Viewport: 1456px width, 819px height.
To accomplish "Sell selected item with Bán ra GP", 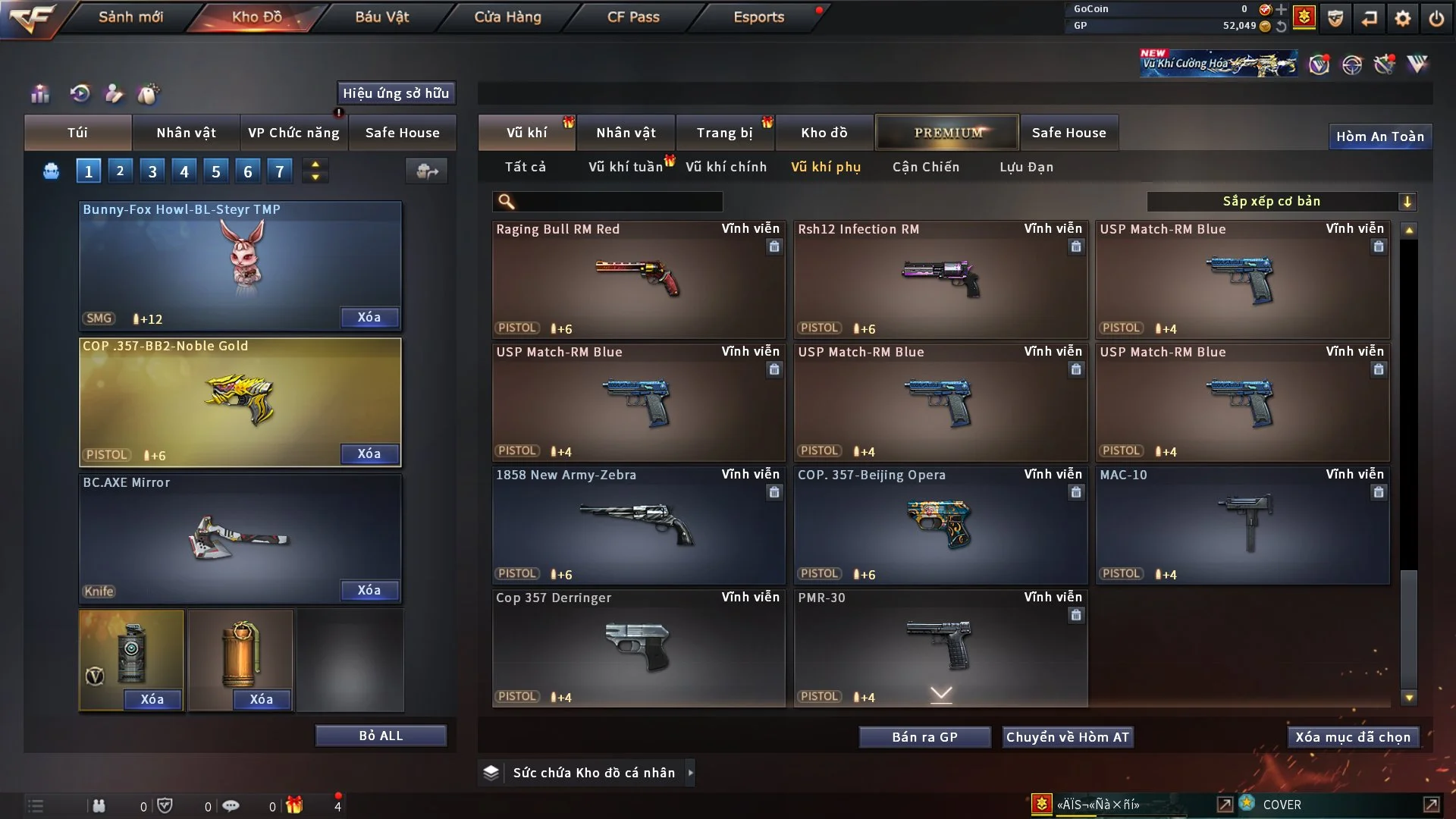I will pyautogui.click(x=924, y=737).
